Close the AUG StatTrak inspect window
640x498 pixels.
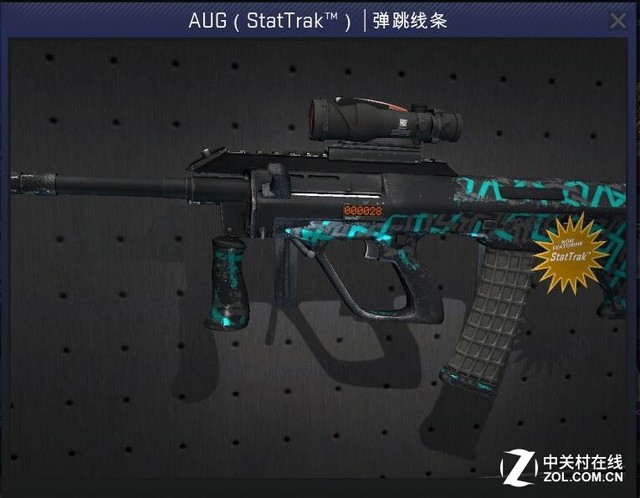pos(618,20)
